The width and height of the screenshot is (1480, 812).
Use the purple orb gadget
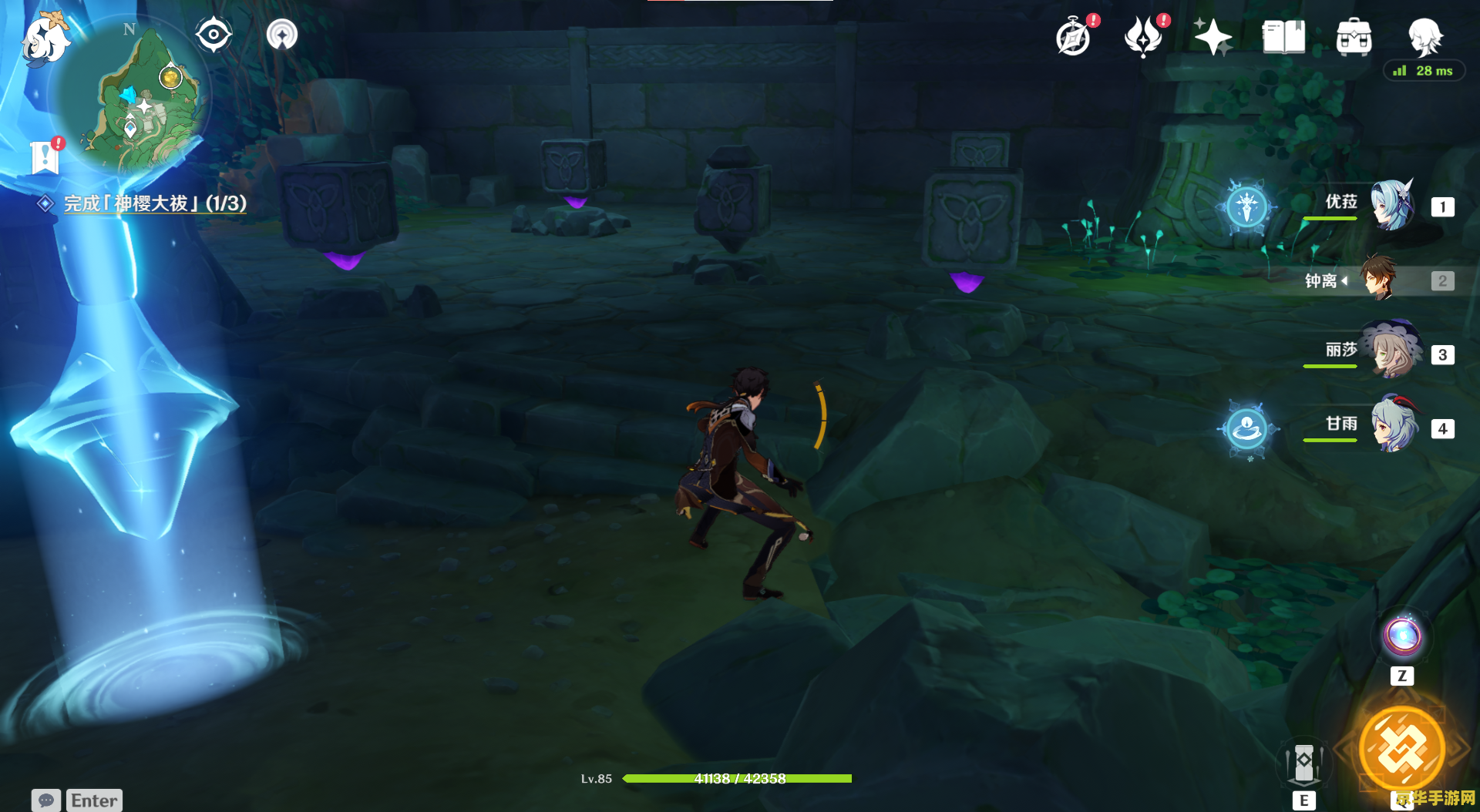tap(1402, 637)
